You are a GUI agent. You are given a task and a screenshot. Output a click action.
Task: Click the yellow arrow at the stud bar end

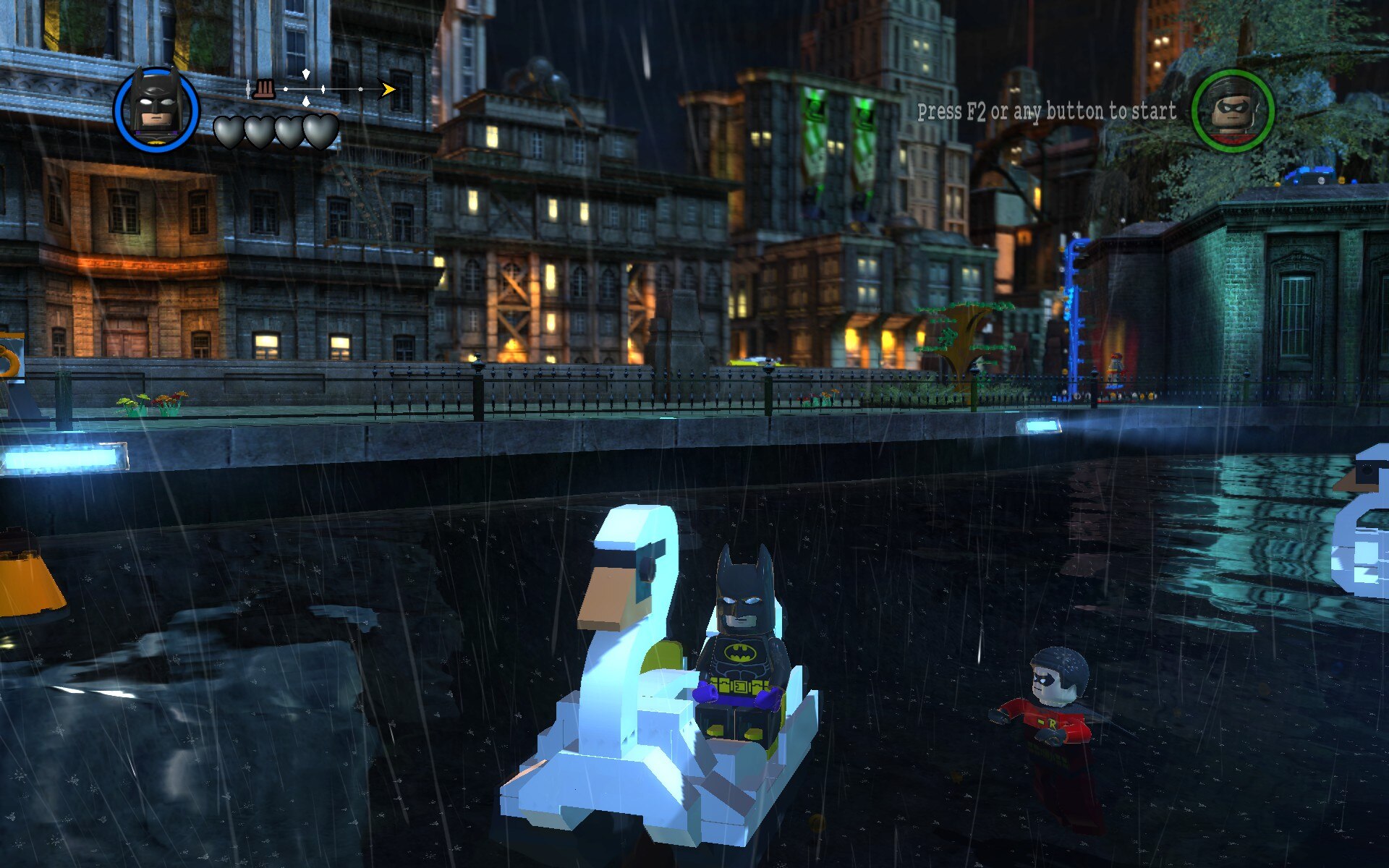(x=387, y=88)
